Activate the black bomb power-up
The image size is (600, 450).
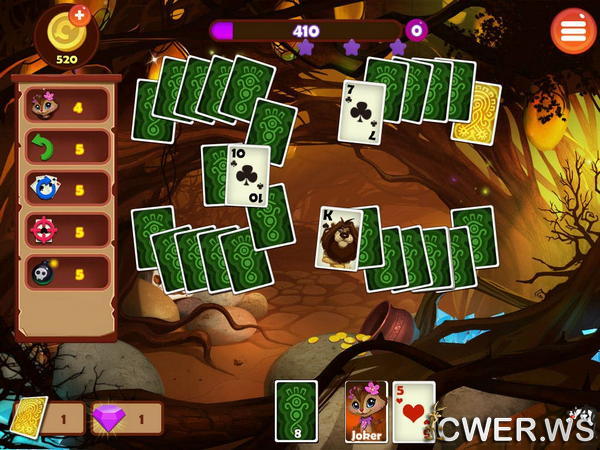[x=66, y=272]
